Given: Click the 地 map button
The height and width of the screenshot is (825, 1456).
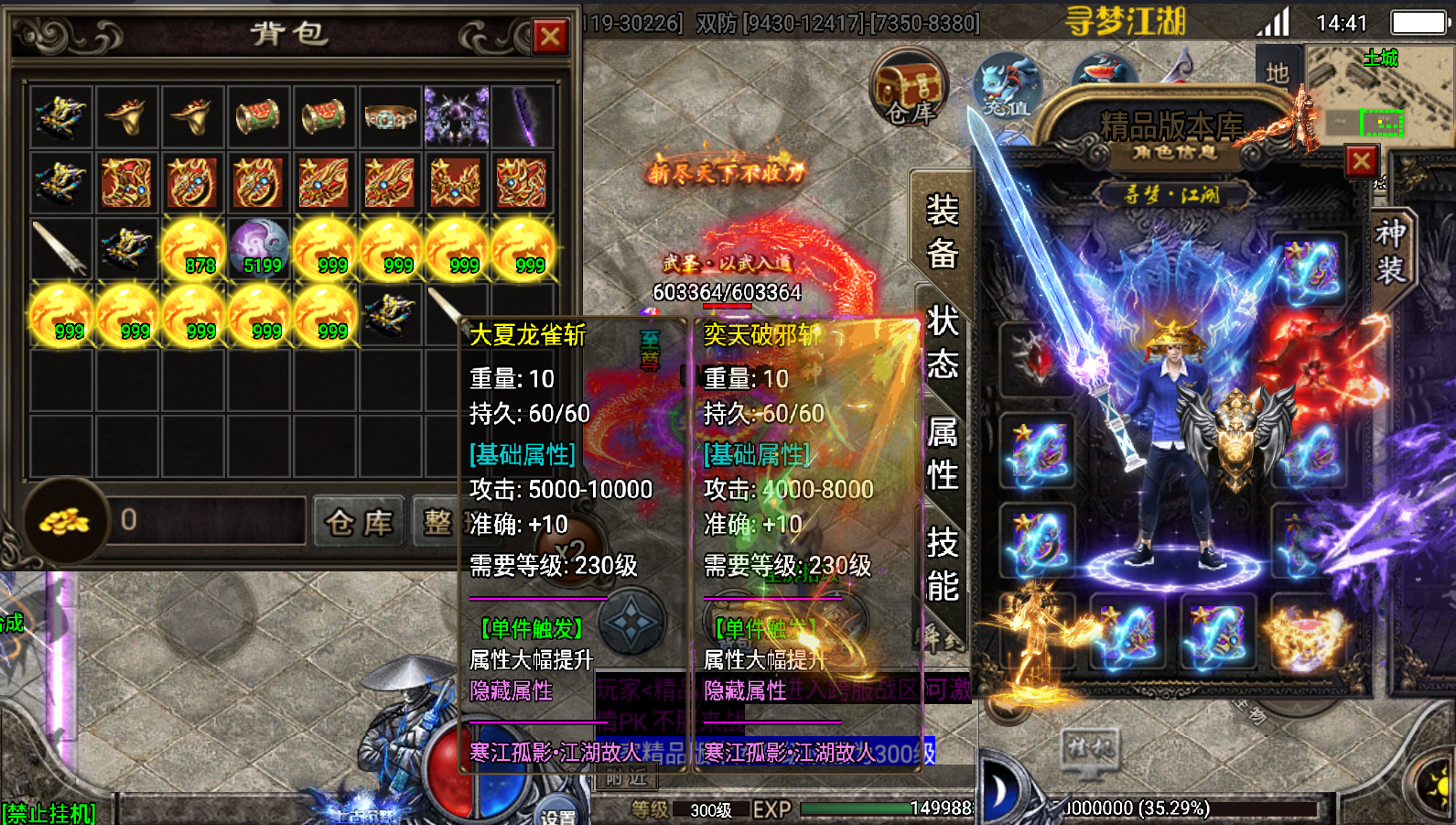Looking at the screenshot, I should point(1278,71).
